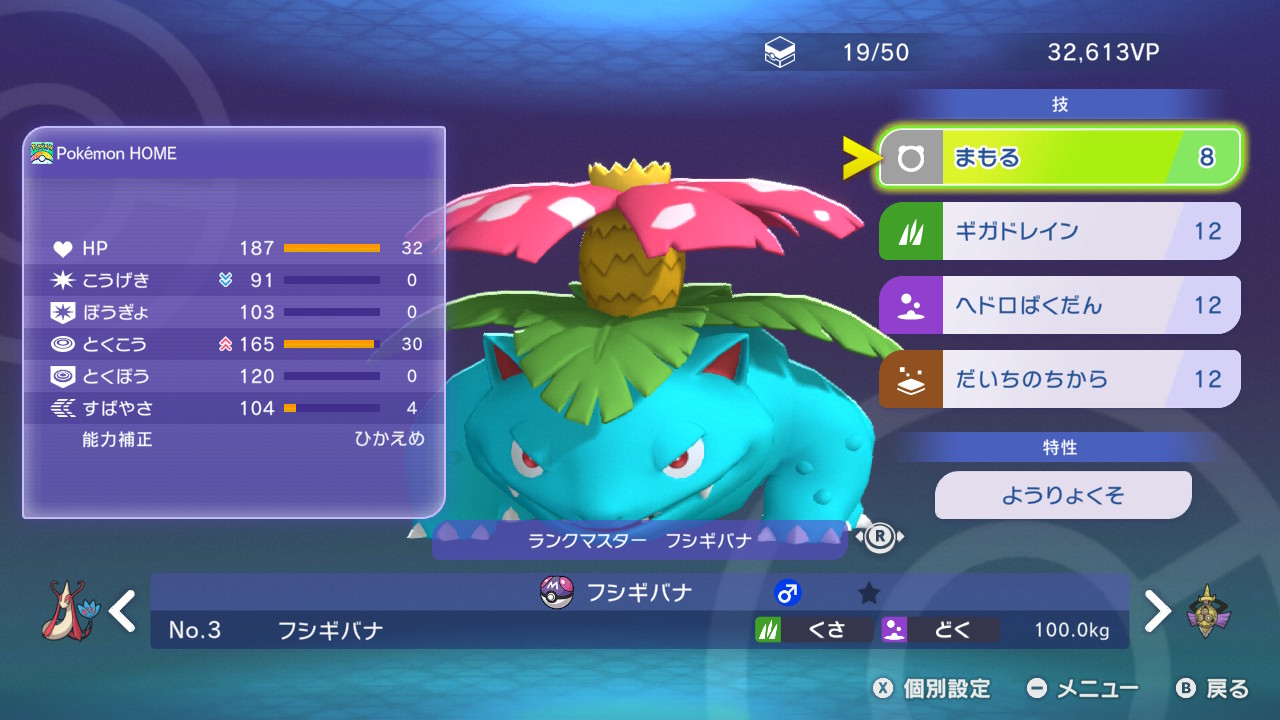Open 個別設定 individual settings

[932, 688]
